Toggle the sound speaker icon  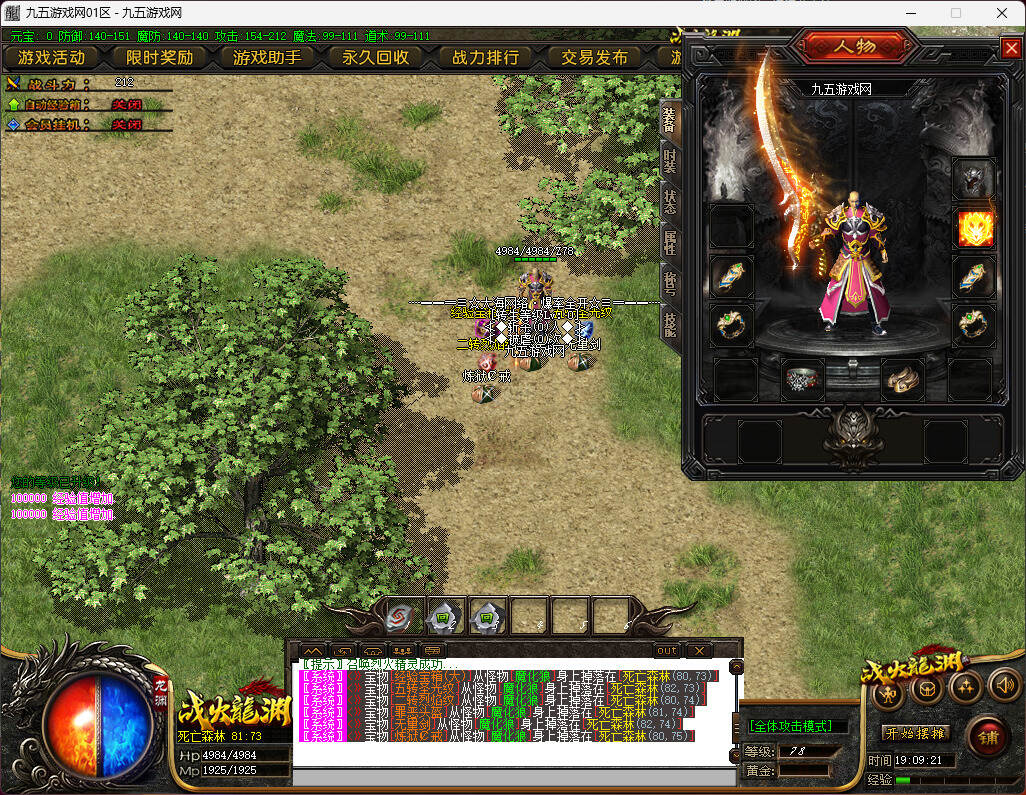click(x=1003, y=686)
